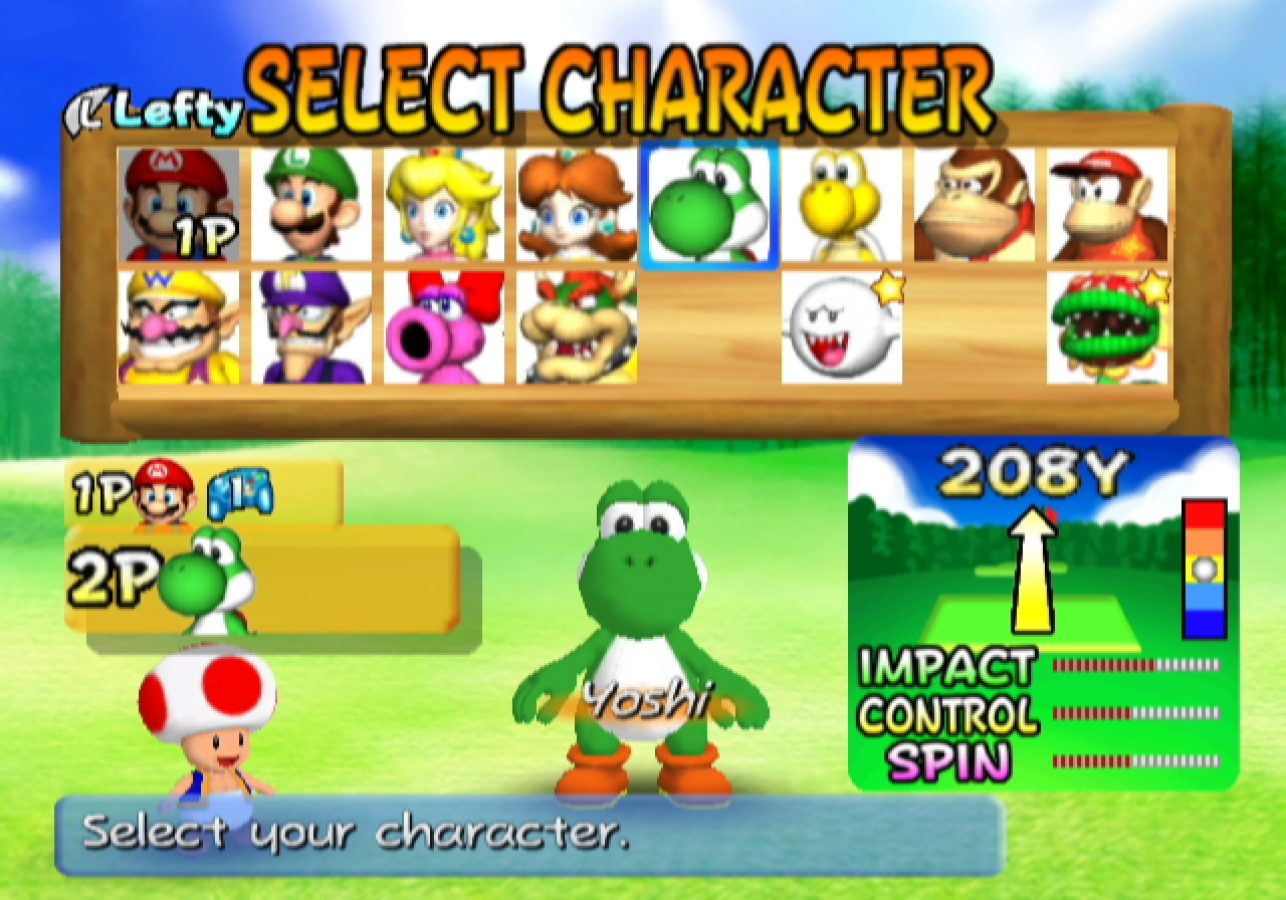Viewport: 1286px width, 900px height.
Task: Pick Daisy from the character grid
Action: (x=577, y=203)
